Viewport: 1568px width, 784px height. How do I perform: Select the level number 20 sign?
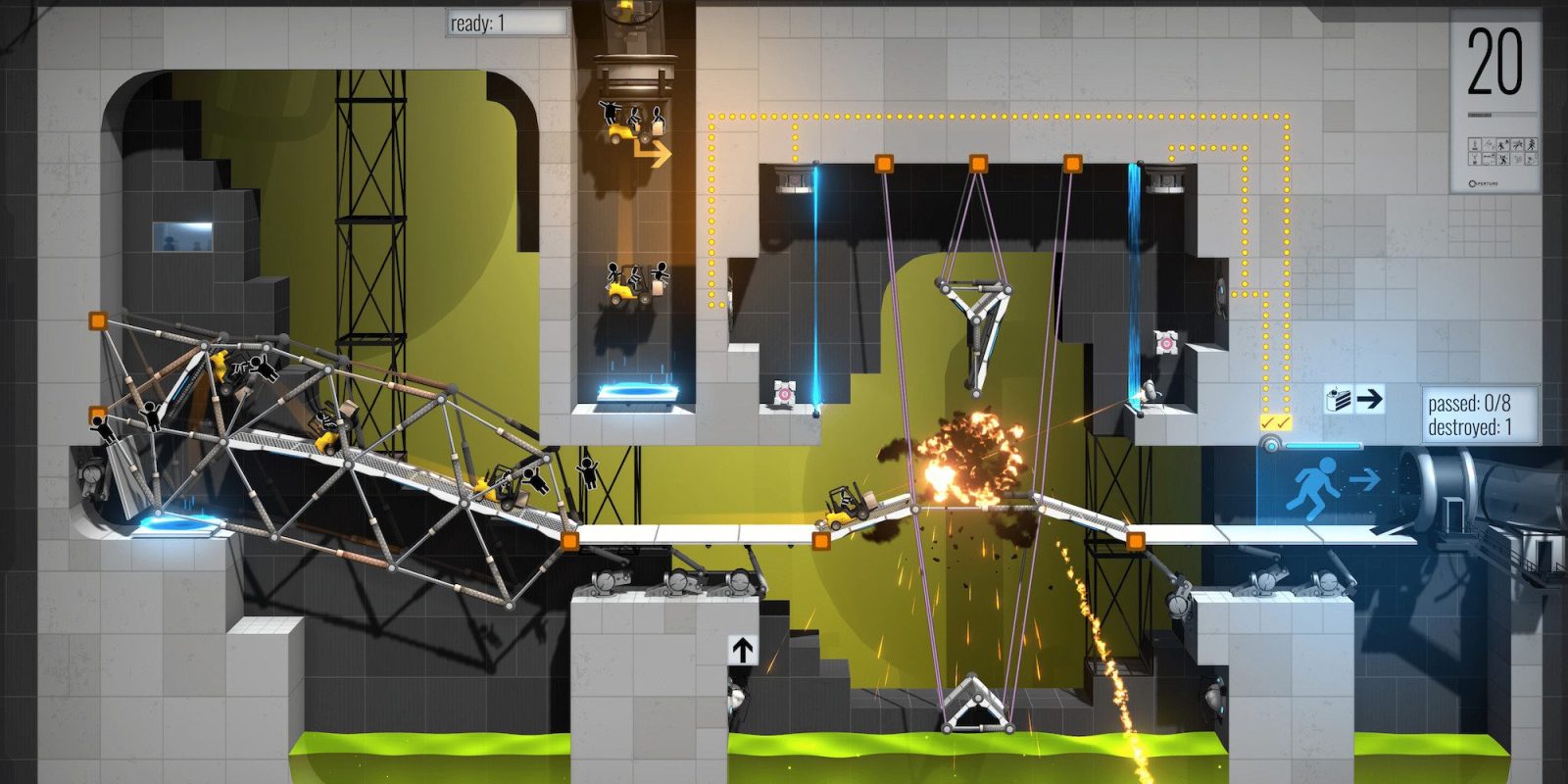tap(1494, 61)
